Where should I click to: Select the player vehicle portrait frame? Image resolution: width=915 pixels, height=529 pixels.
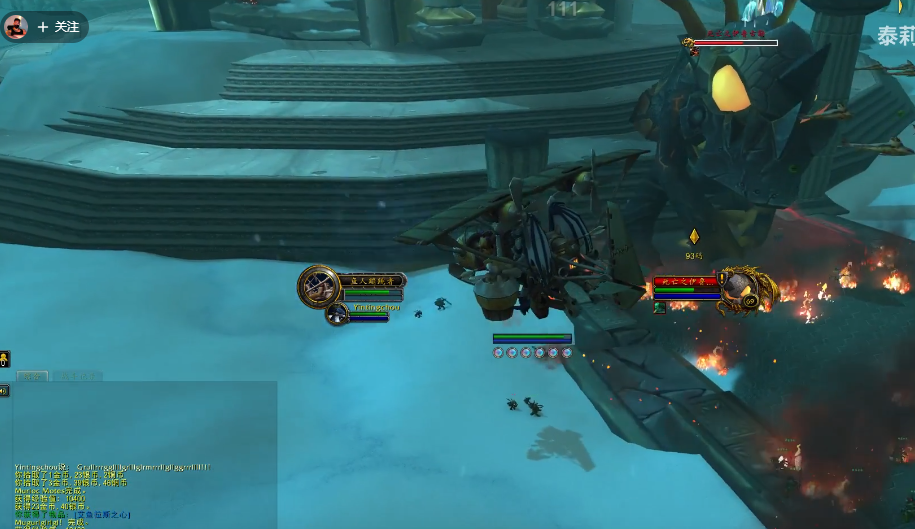click(x=318, y=287)
